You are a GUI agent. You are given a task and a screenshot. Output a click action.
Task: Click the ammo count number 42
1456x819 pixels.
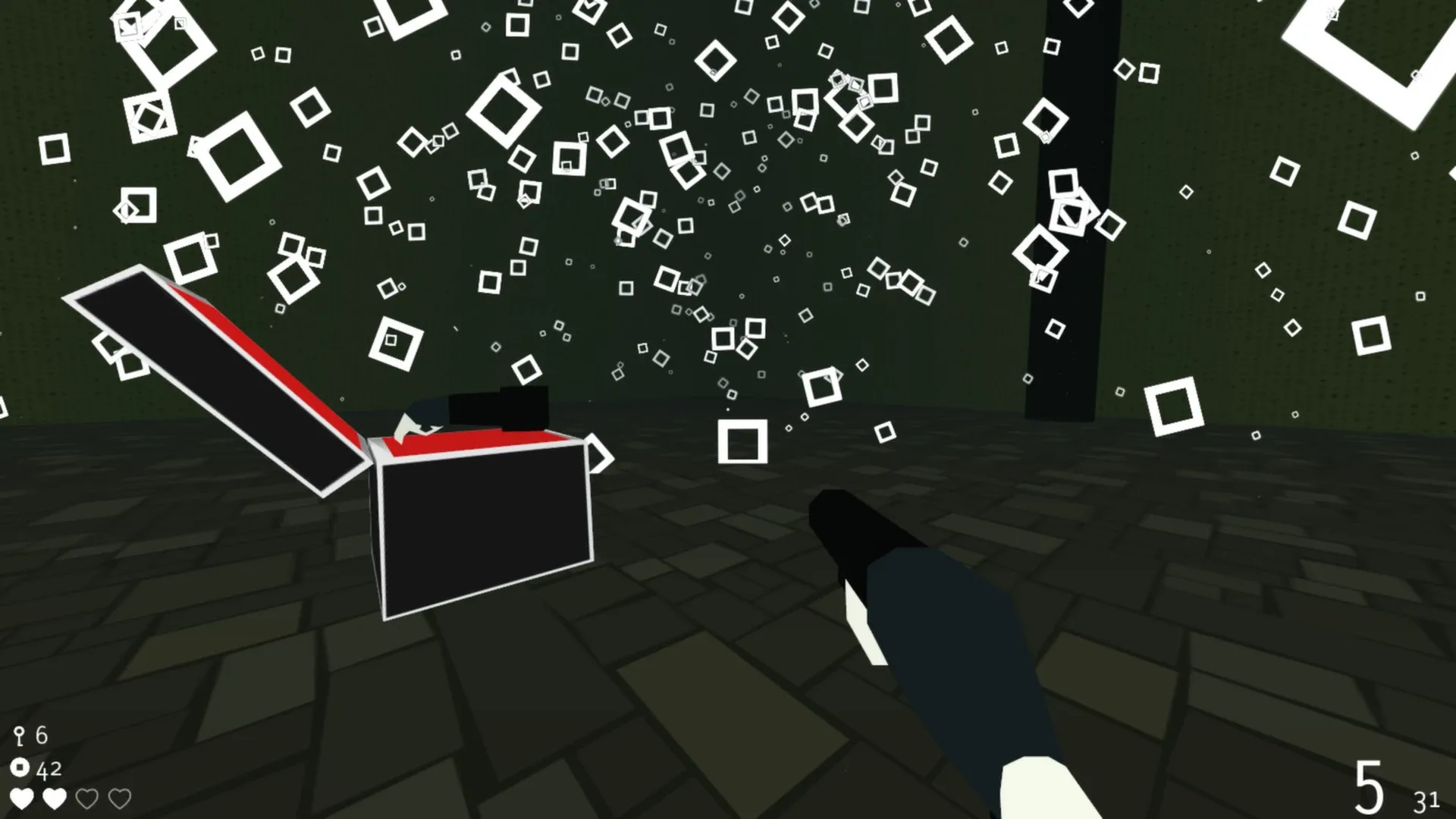pos(48,768)
